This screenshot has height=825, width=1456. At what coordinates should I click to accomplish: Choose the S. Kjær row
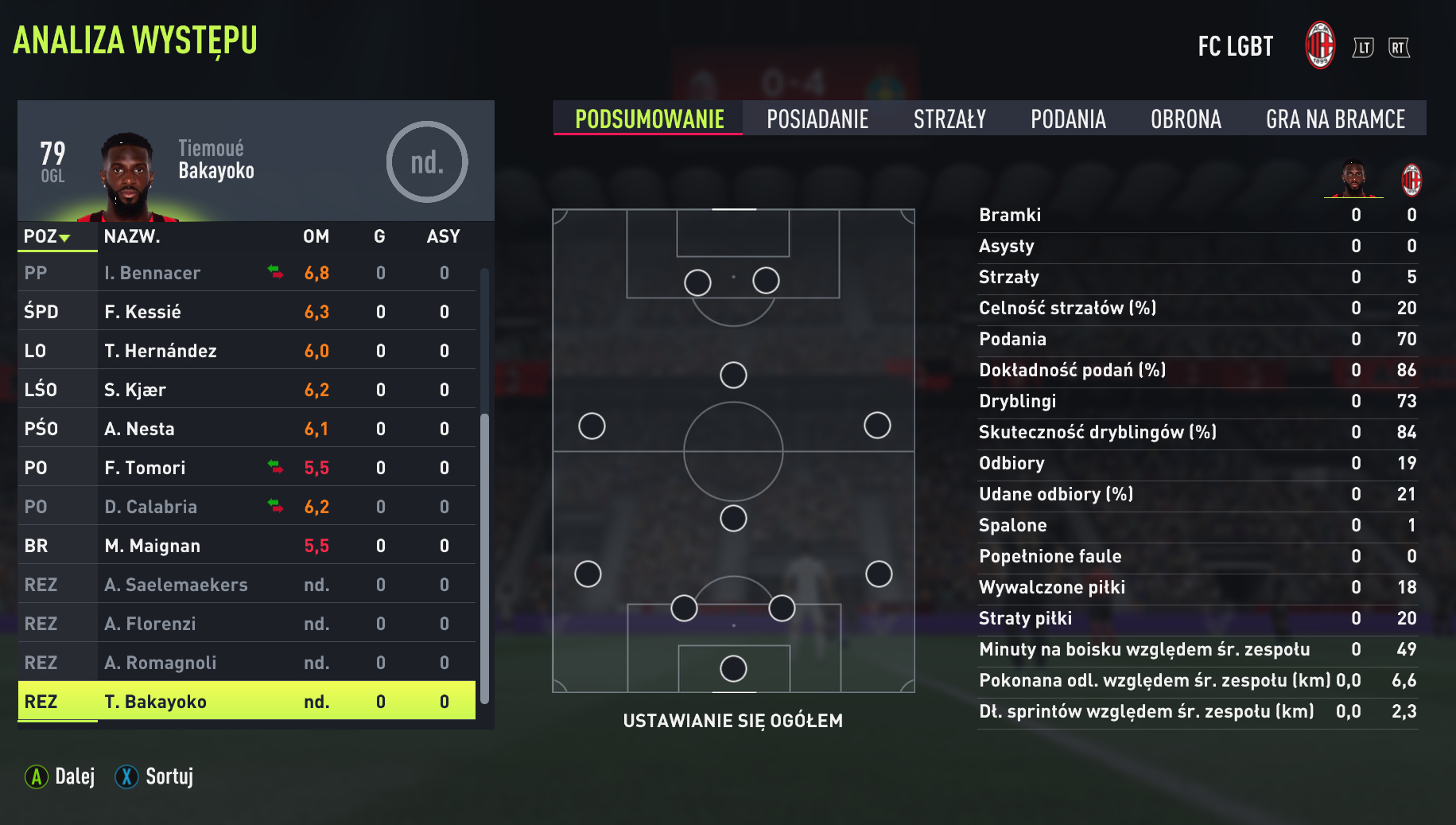247,390
